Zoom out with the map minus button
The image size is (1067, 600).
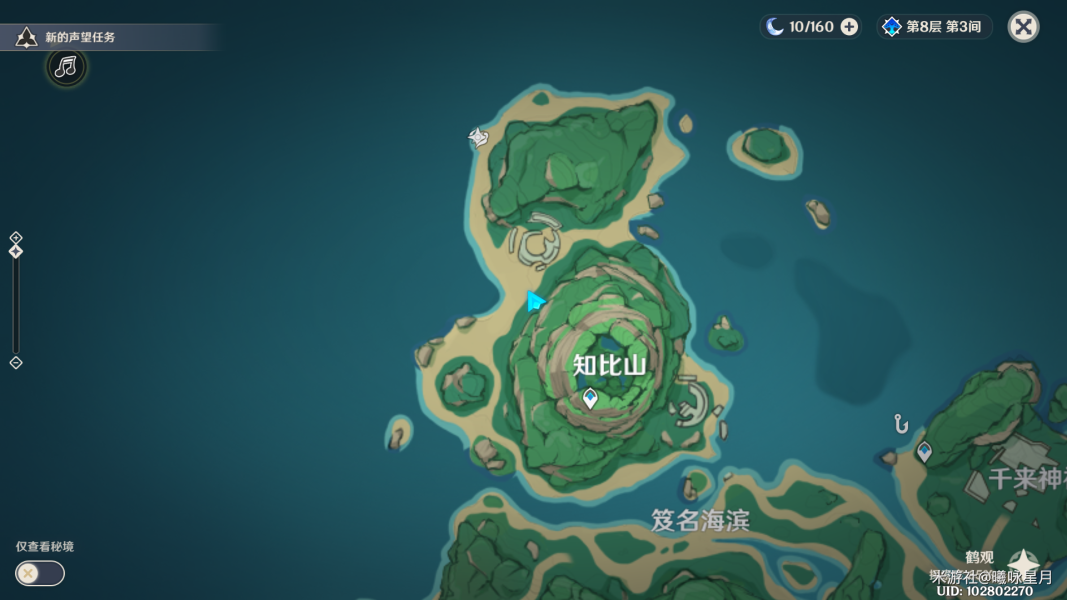16,363
